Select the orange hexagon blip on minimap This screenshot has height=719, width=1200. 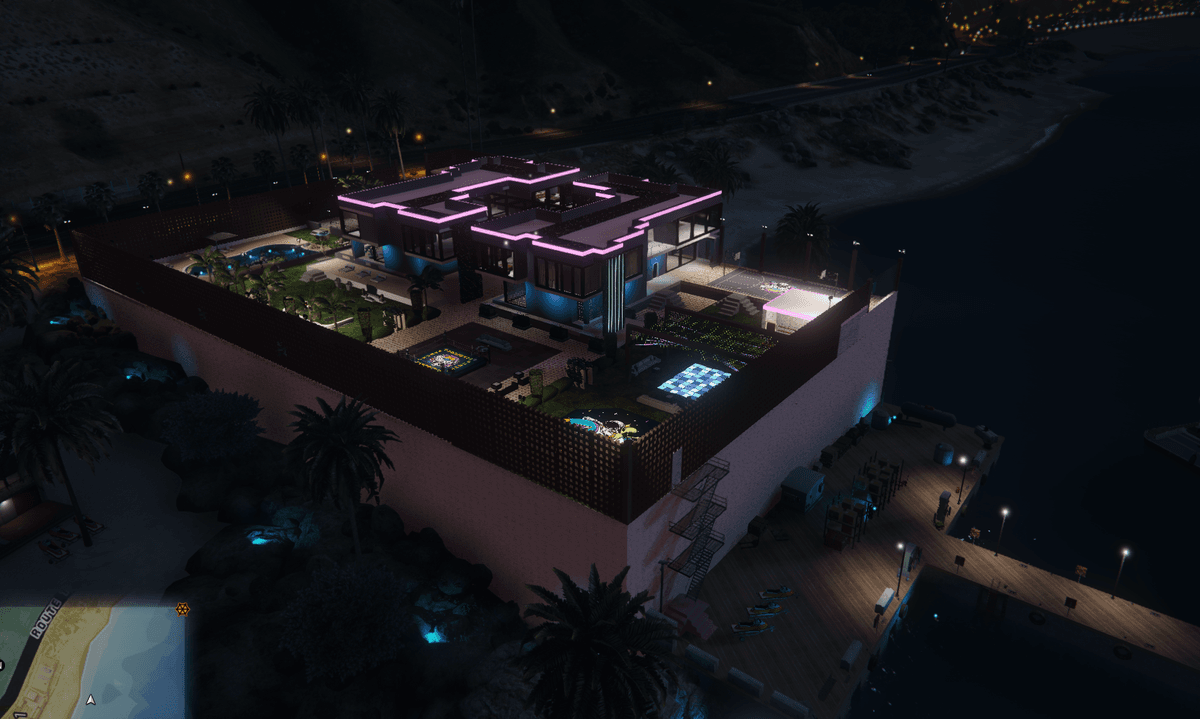[x=182, y=609]
